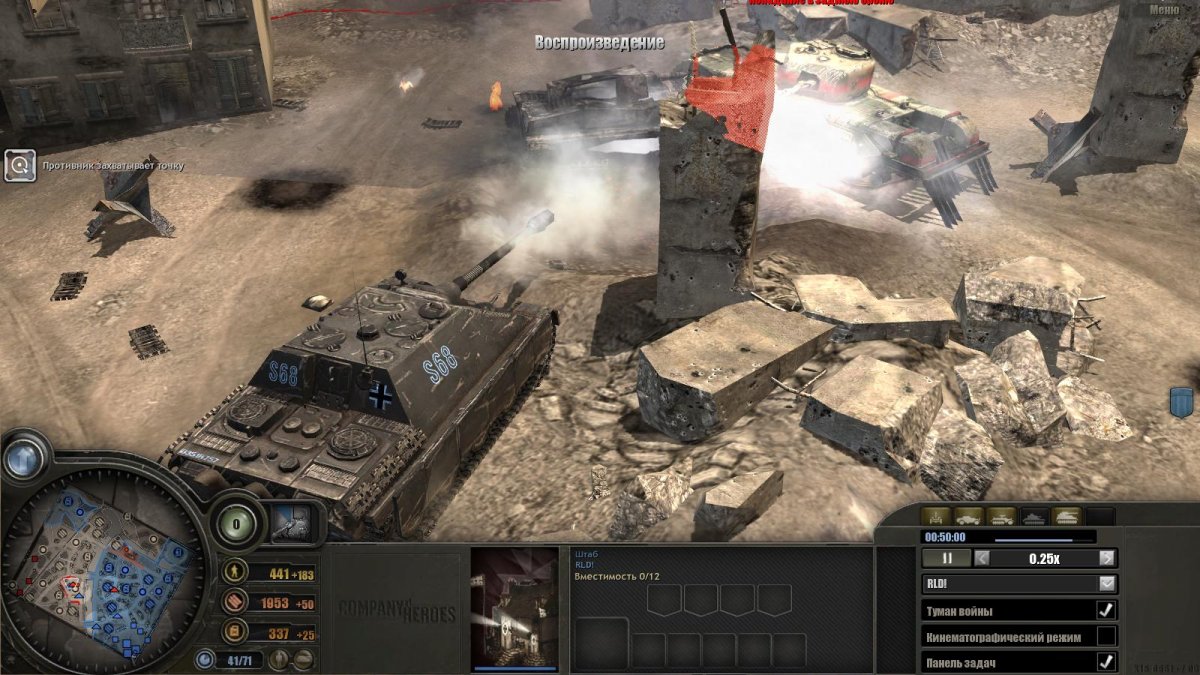This screenshot has height=675, width=1200.
Task: Select the event notification icon at left edge
Action: 20,166
